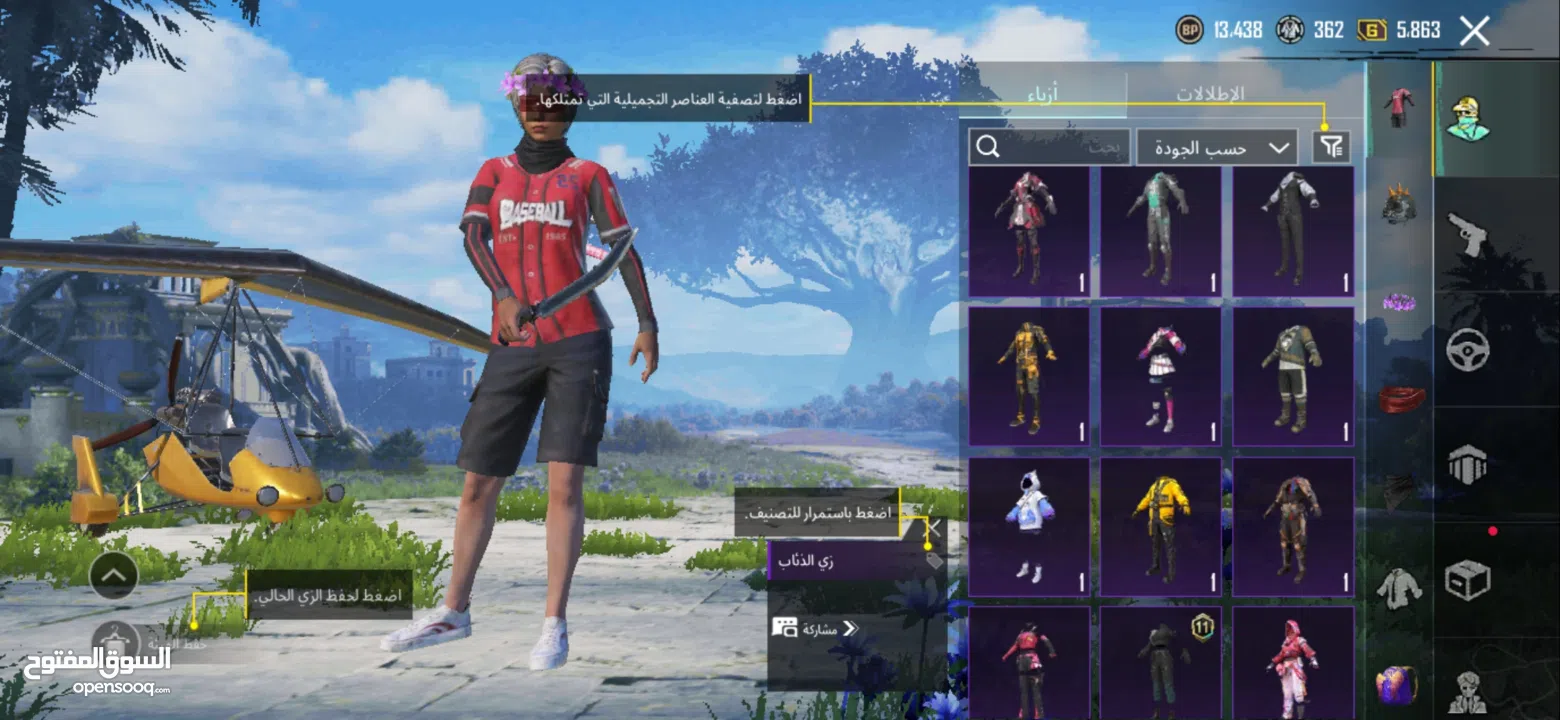Viewport: 1560px width, 720px height.
Task: Dismiss the sorting tooltip with its X
Action: [934, 528]
